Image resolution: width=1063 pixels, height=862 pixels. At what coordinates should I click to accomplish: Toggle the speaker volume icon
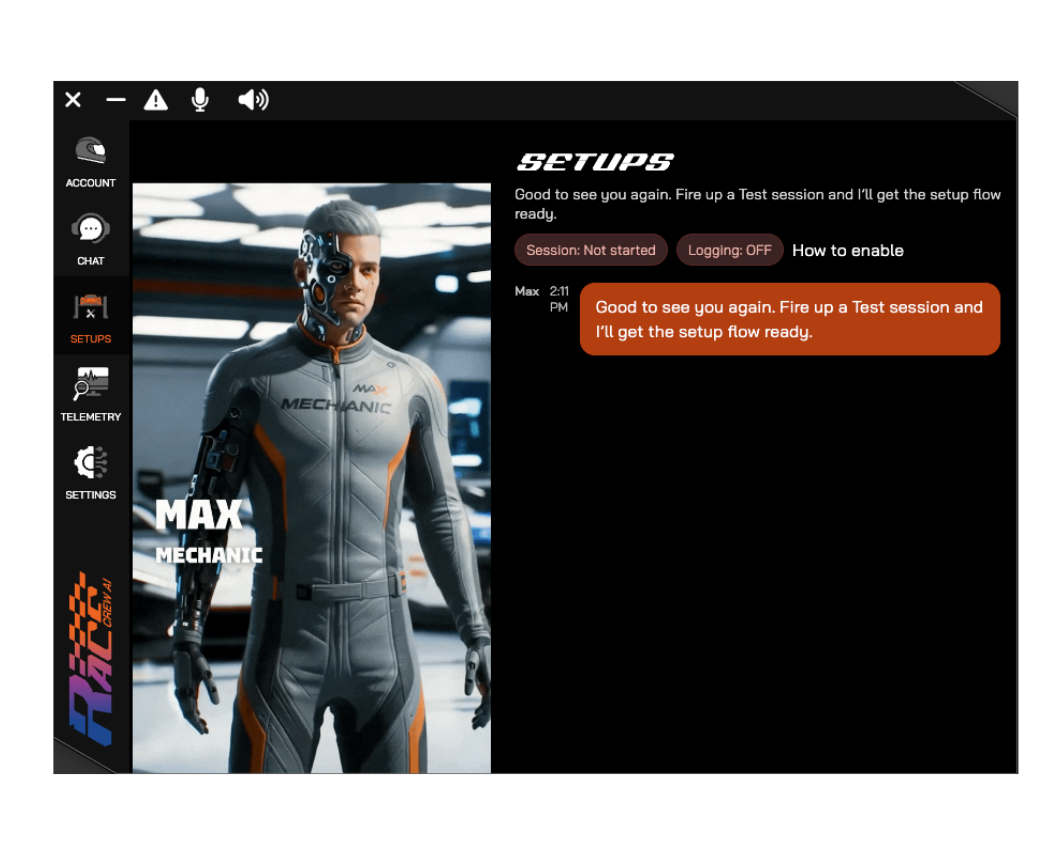click(x=253, y=99)
